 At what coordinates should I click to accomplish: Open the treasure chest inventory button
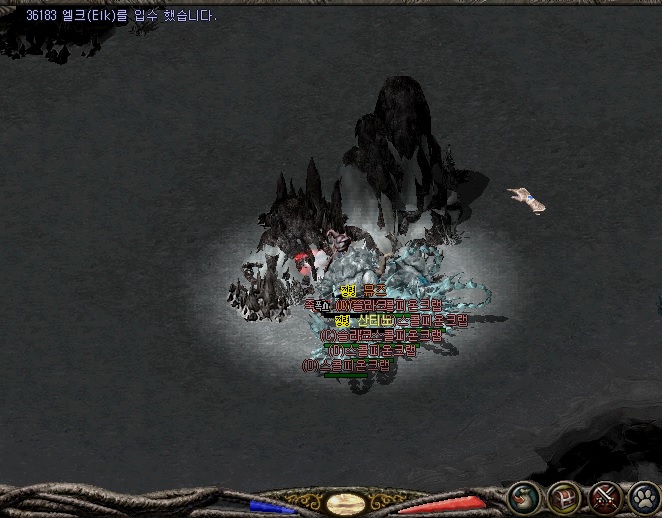[x=566, y=496]
